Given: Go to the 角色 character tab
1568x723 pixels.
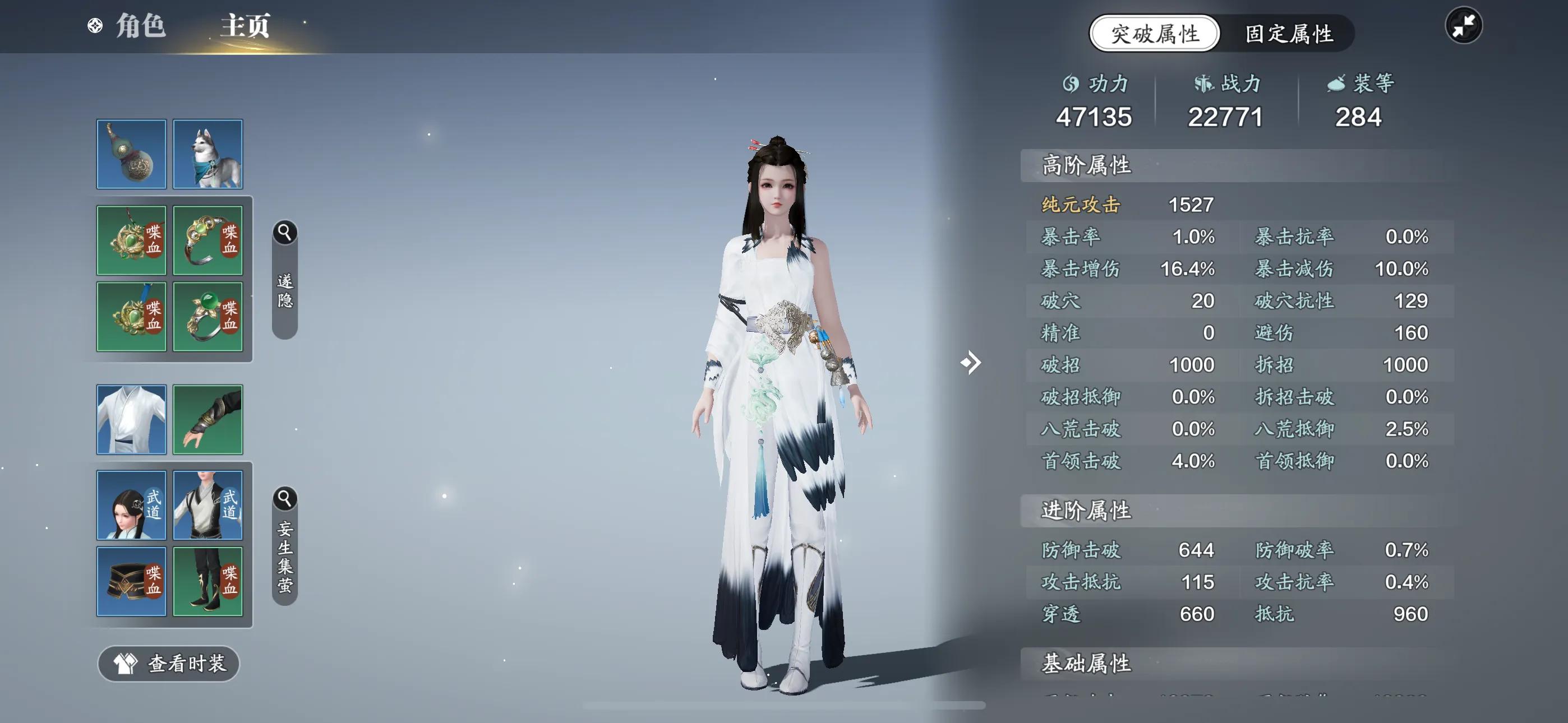Looking at the screenshot, I should (x=140, y=26).
